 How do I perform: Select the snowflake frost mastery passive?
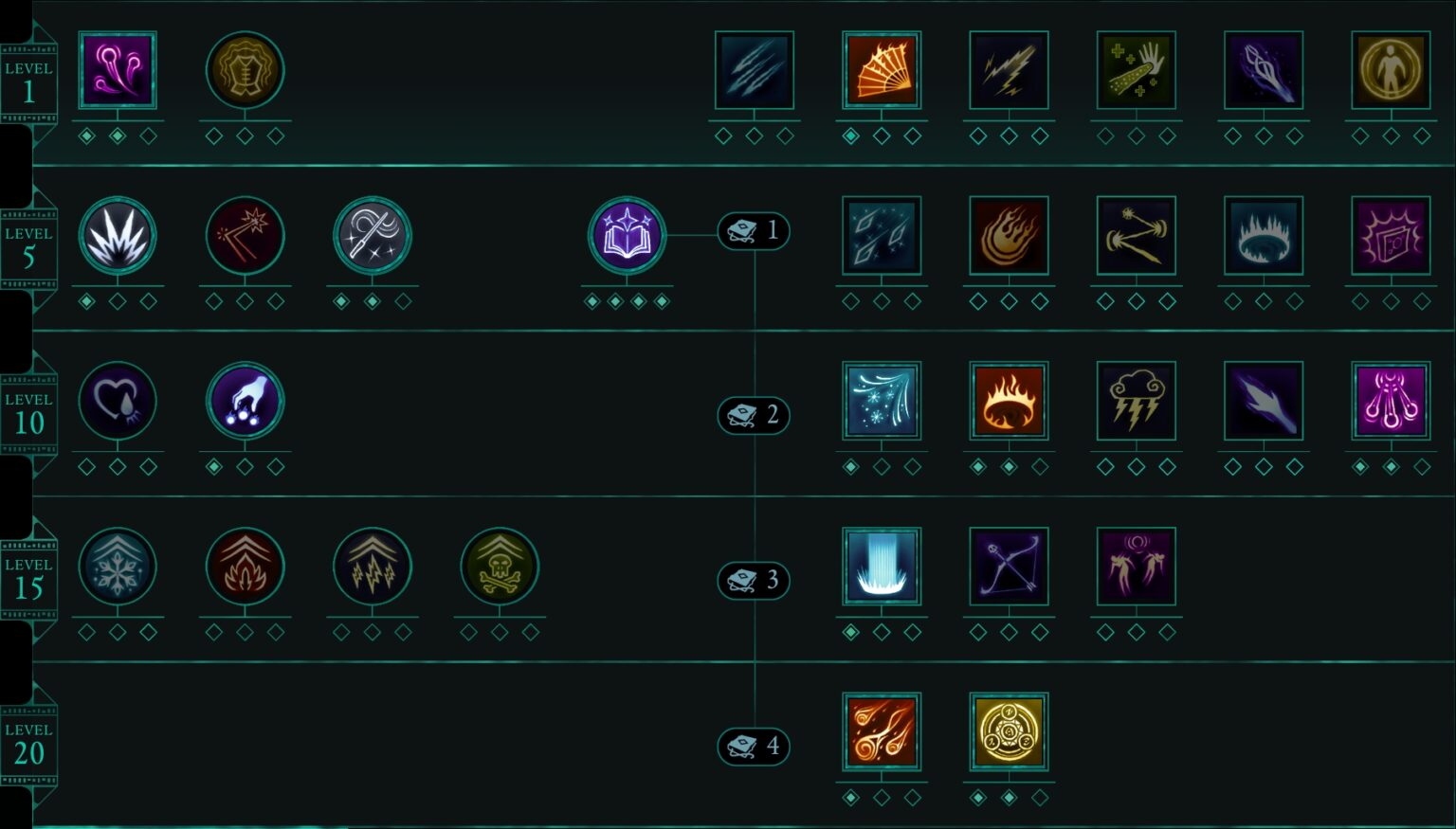(x=118, y=567)
